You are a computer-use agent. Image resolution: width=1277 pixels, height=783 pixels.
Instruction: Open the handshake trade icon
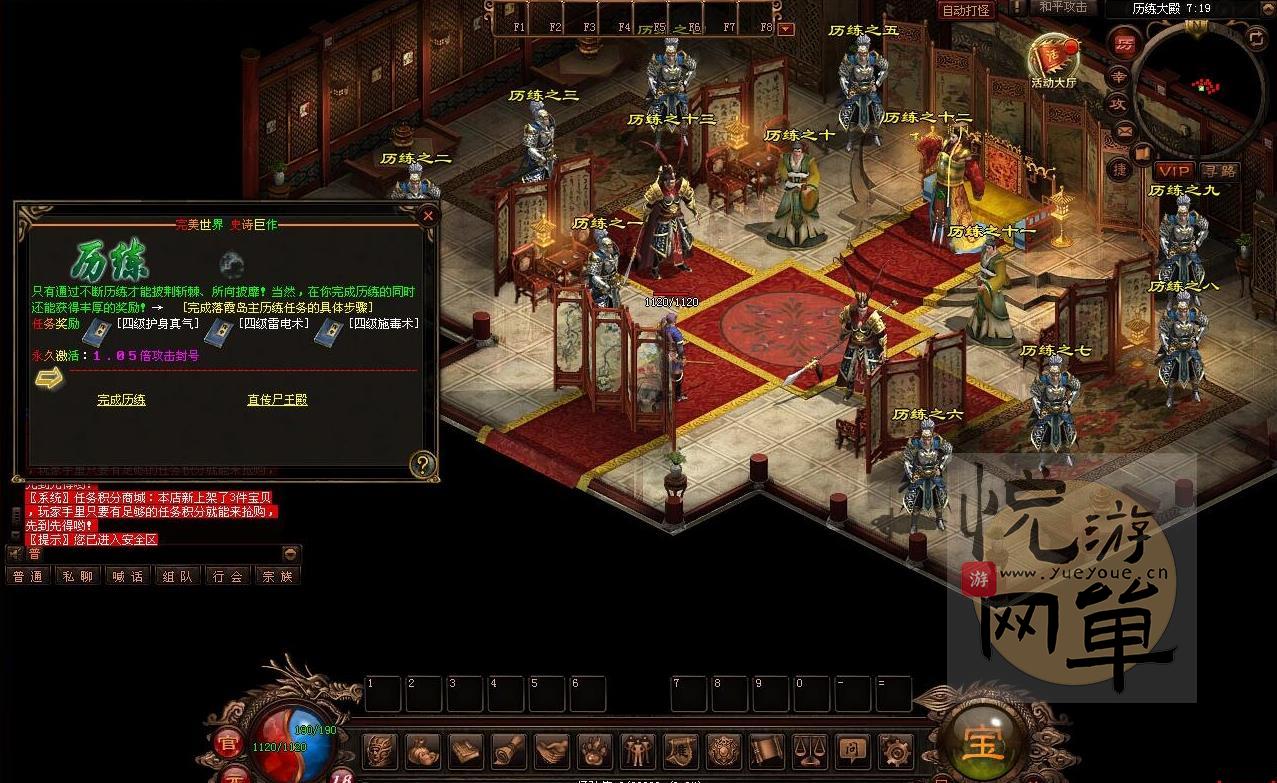[551, 750]
